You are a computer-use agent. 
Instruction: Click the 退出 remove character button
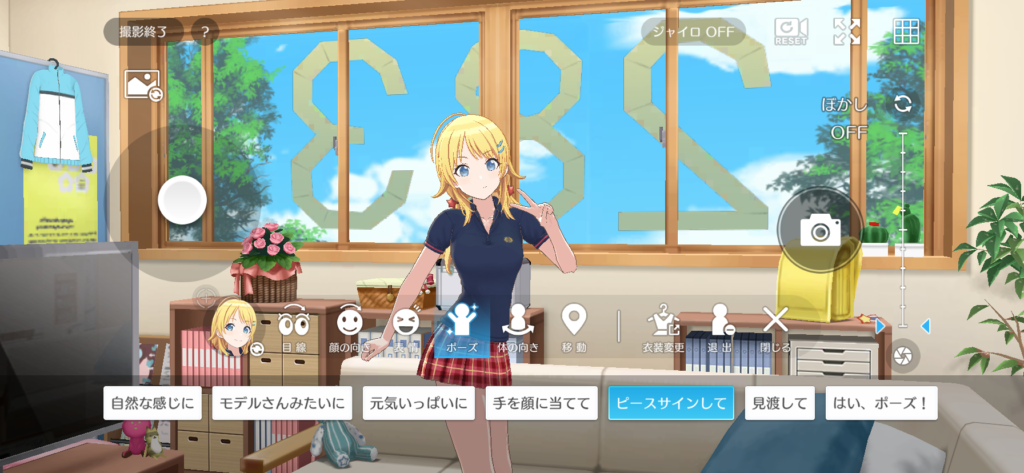(720, 330)
